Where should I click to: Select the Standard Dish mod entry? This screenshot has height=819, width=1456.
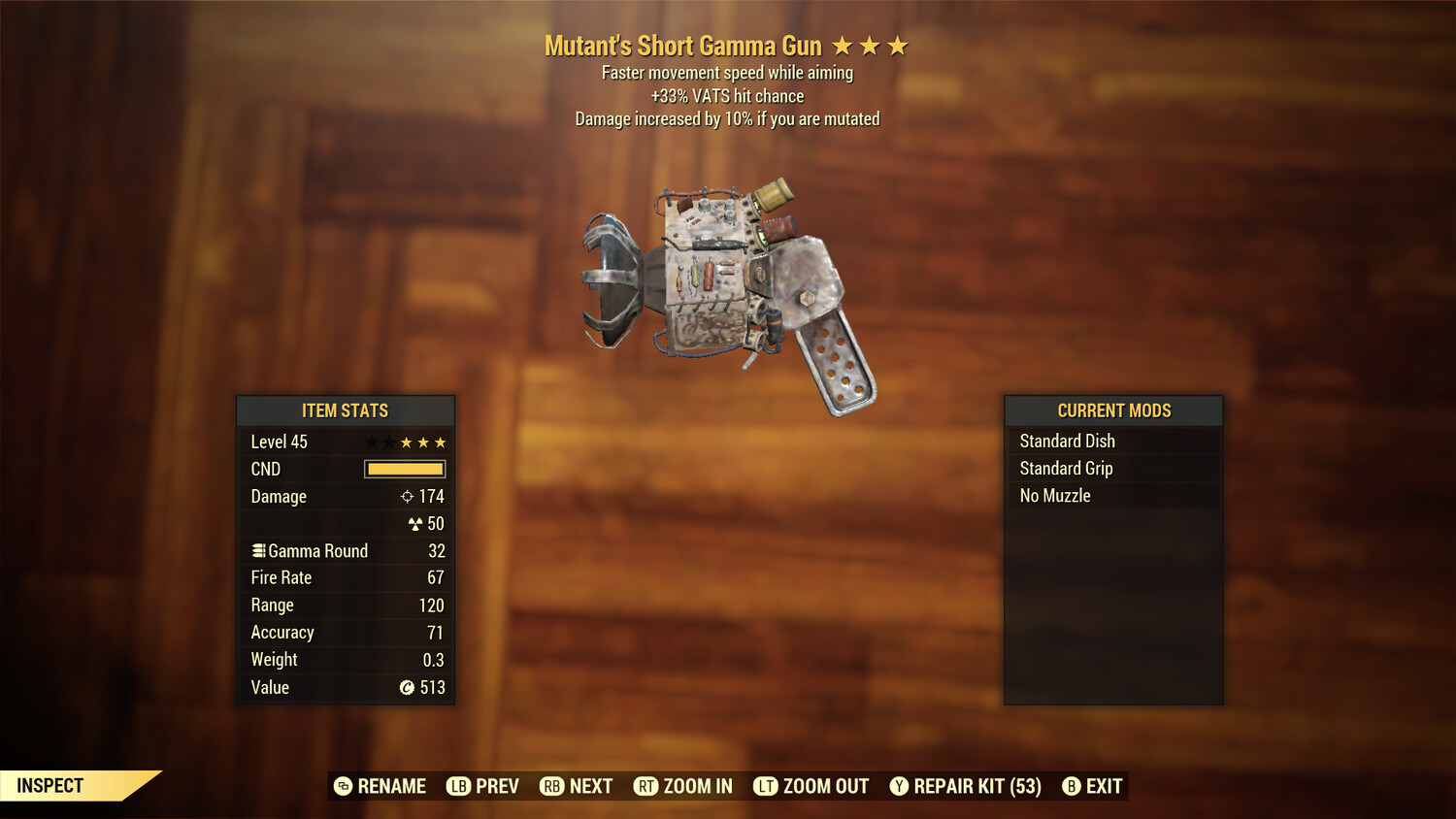click(x=1113, y=441)
